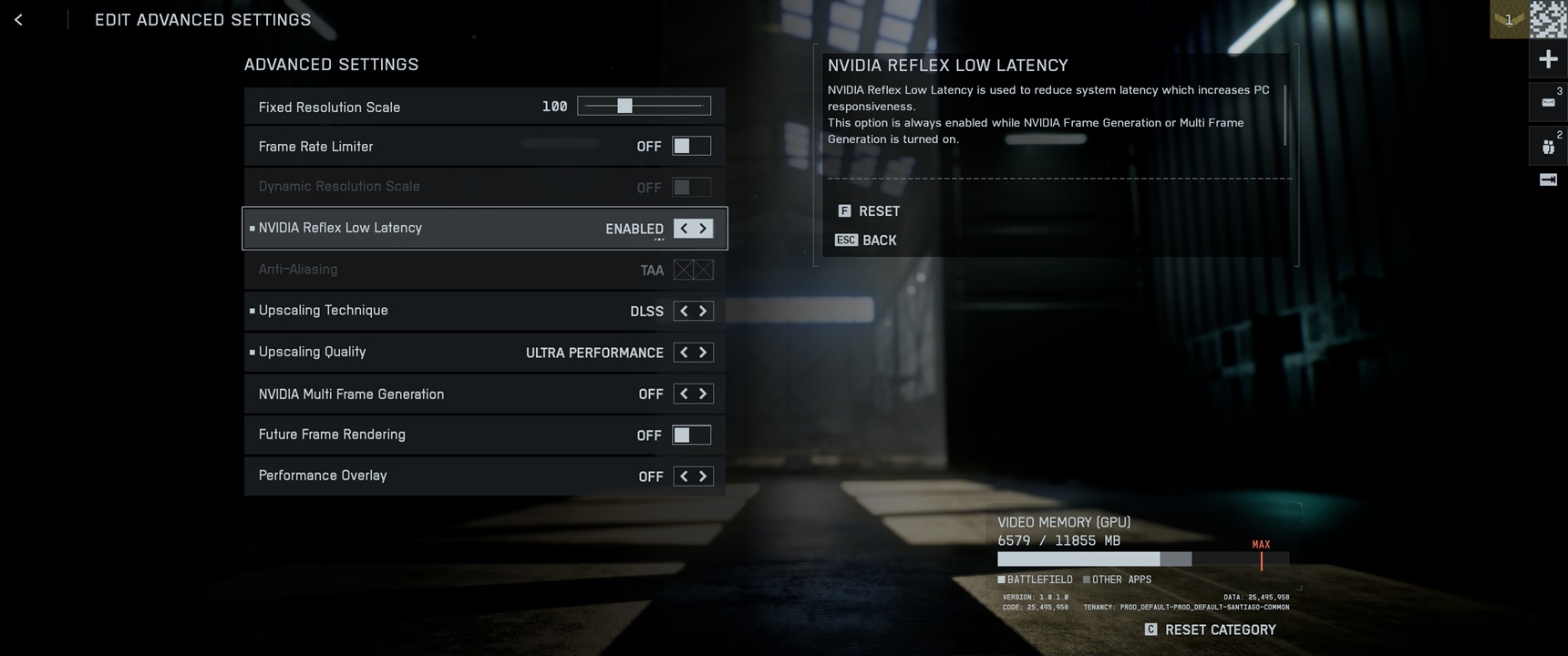Switch Upscaling Technique to next option
The height and width of the screenshot is (656, 1568).
tap(703, 311)
